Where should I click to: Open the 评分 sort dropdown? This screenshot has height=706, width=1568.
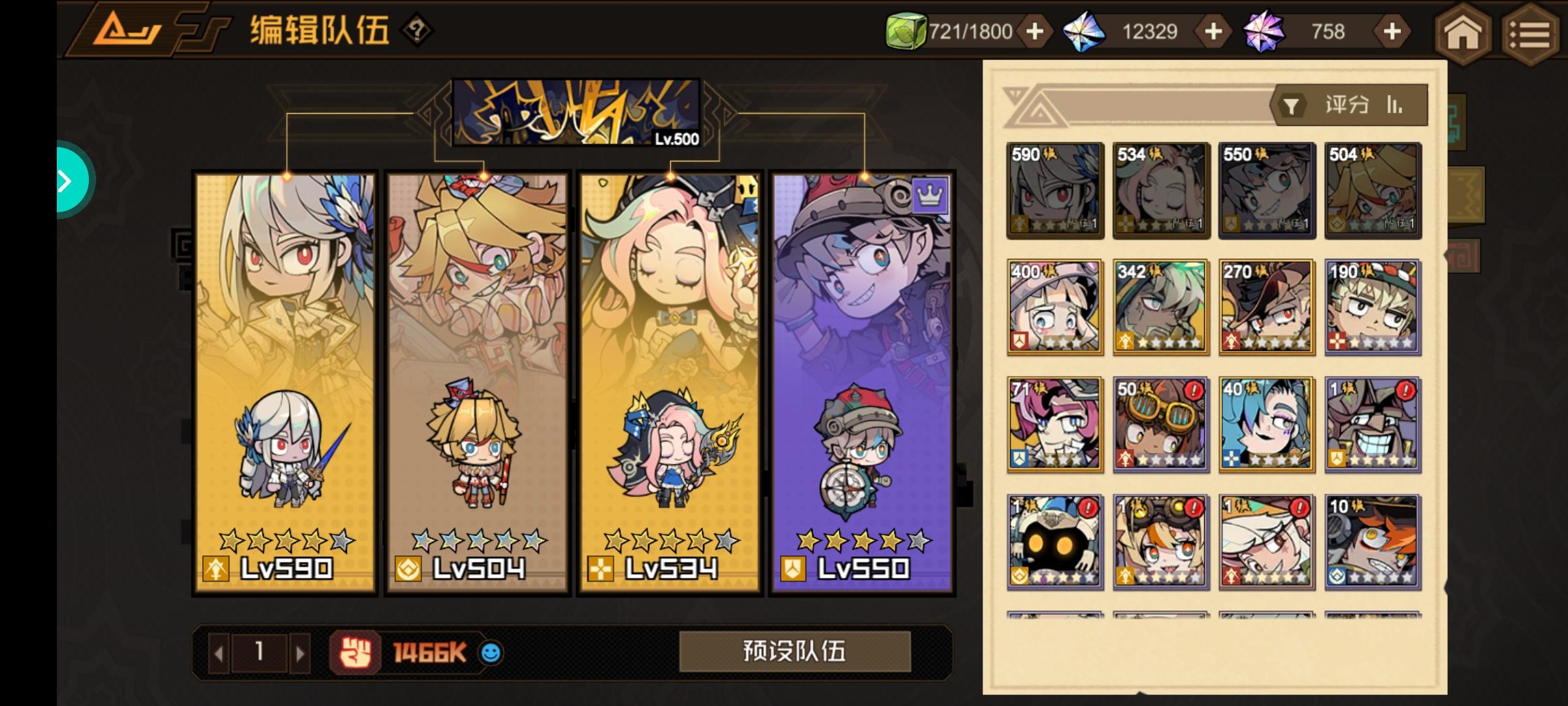point(1347,105)
